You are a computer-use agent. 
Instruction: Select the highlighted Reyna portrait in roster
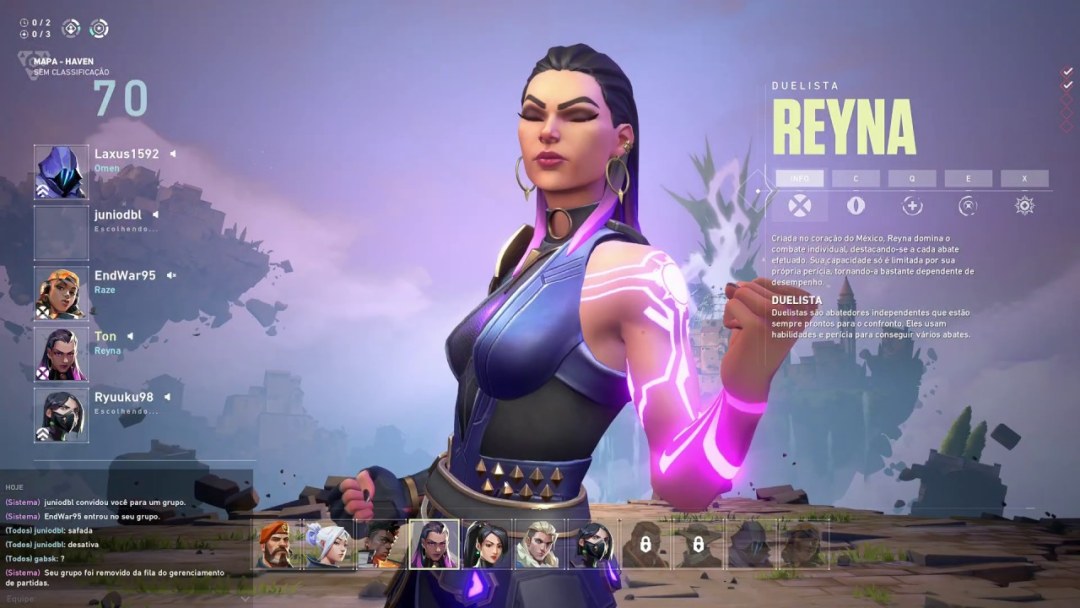(x=435, y=545)
